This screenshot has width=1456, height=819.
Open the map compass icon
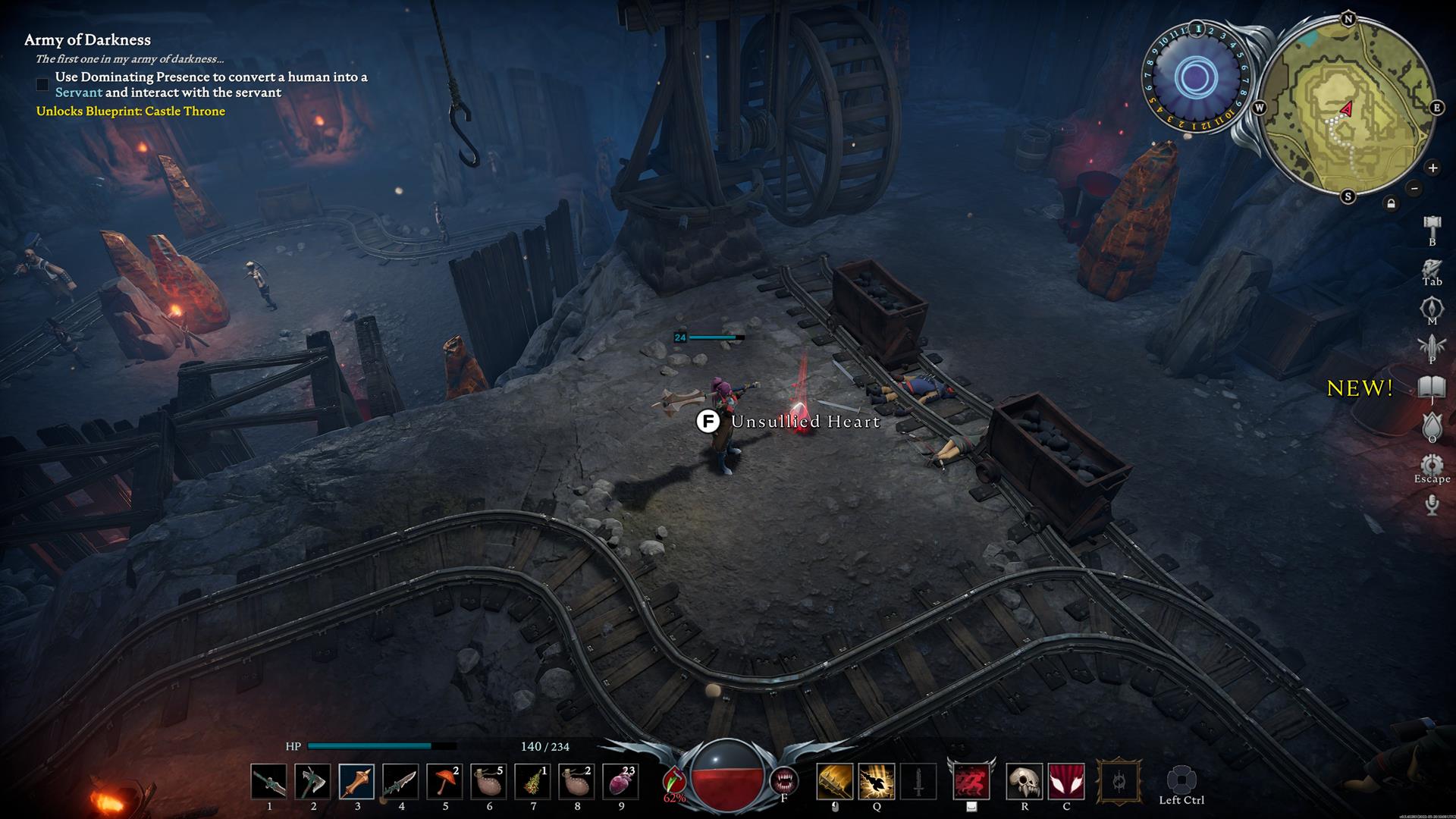(x=1432, y=307)
